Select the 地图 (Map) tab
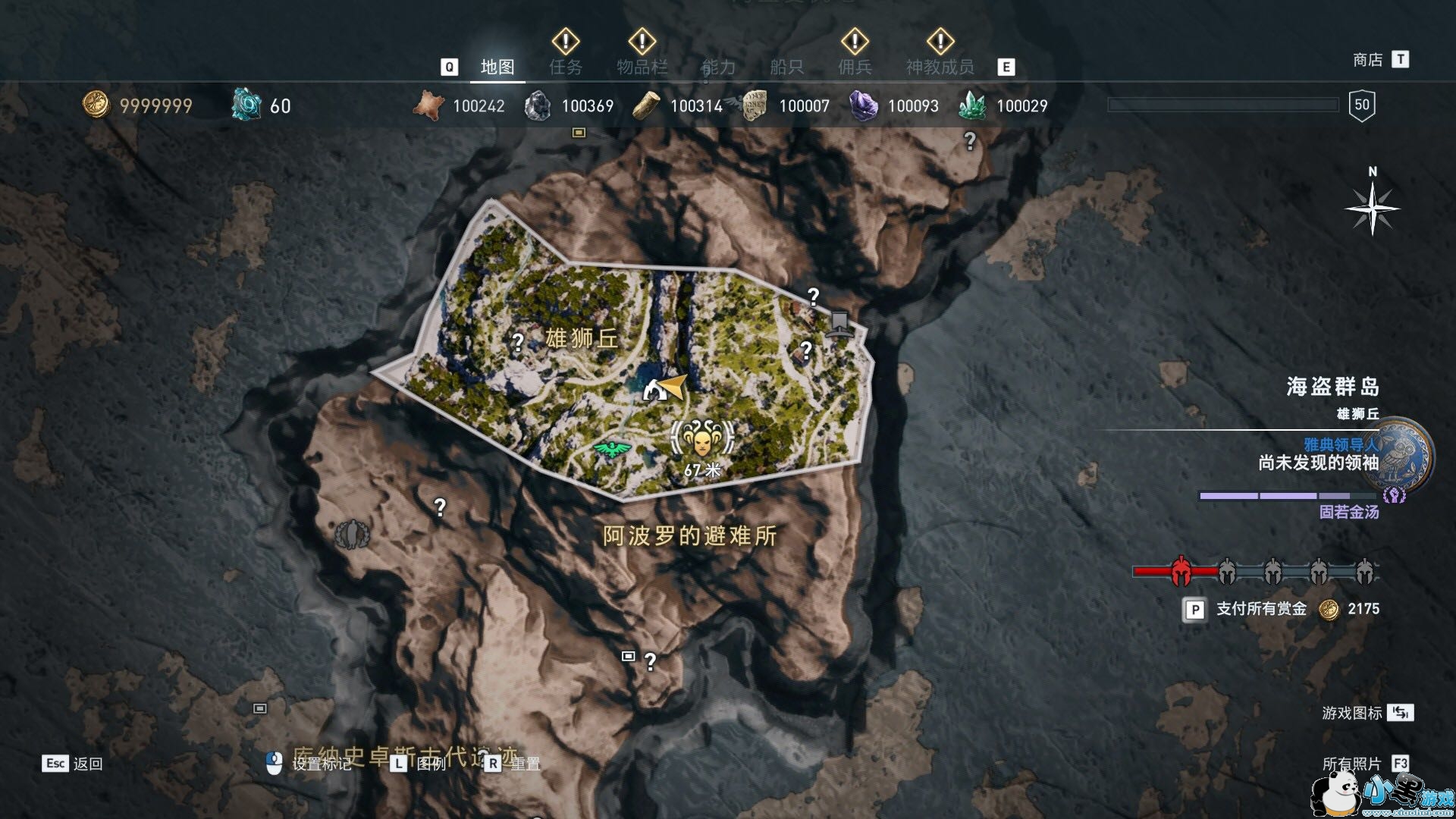Image resolution: width=1456 pixels, height=819 pixels. click(497, 67)
